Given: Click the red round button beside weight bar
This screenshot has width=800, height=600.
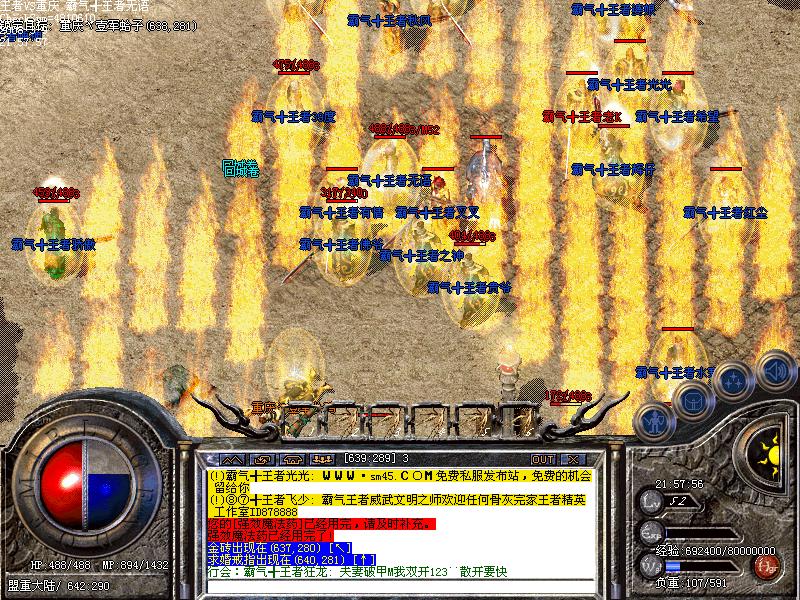Looking at the screenshot, I should (767, 566).
